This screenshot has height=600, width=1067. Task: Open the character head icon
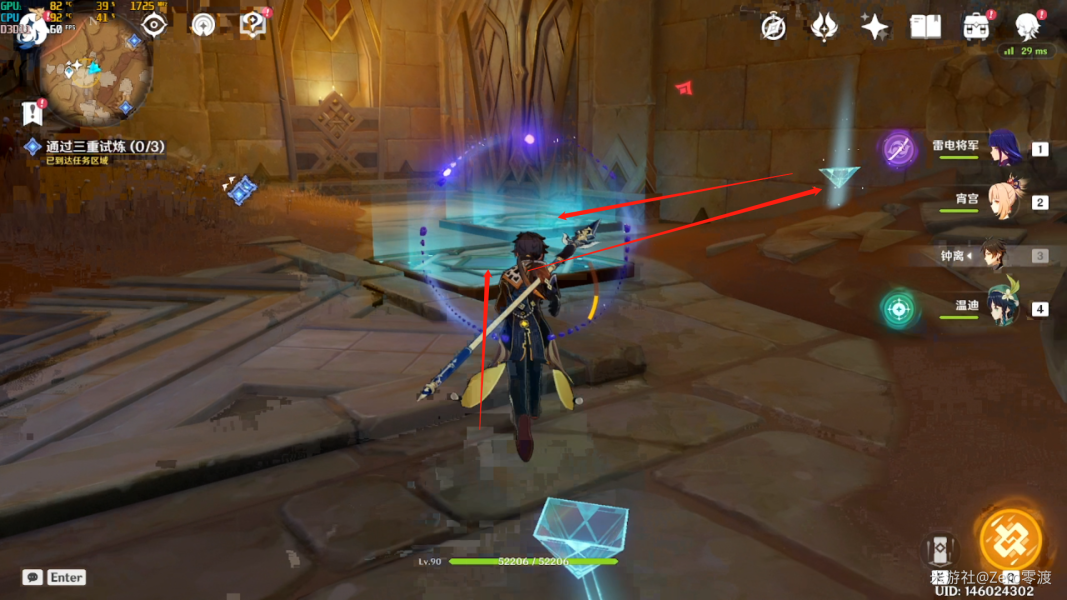1027,26
